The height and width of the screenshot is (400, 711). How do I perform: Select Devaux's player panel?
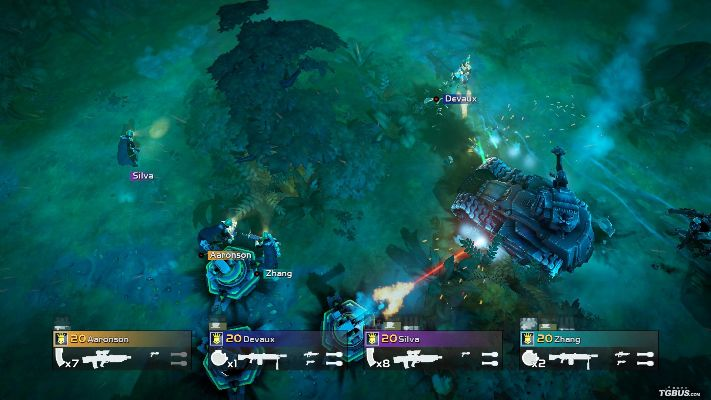(278, 339)
